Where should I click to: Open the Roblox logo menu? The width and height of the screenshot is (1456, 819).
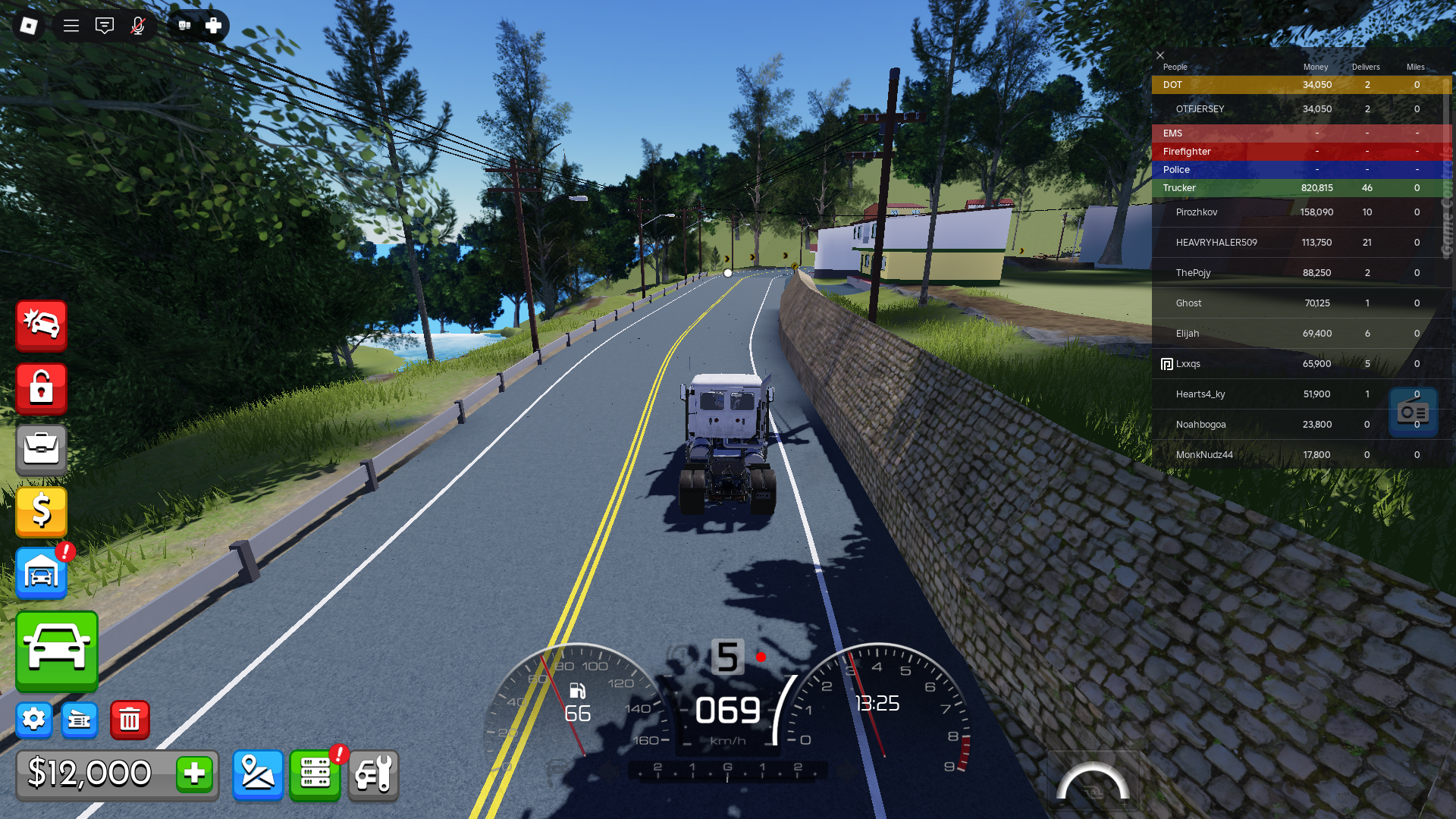(29, 26)
